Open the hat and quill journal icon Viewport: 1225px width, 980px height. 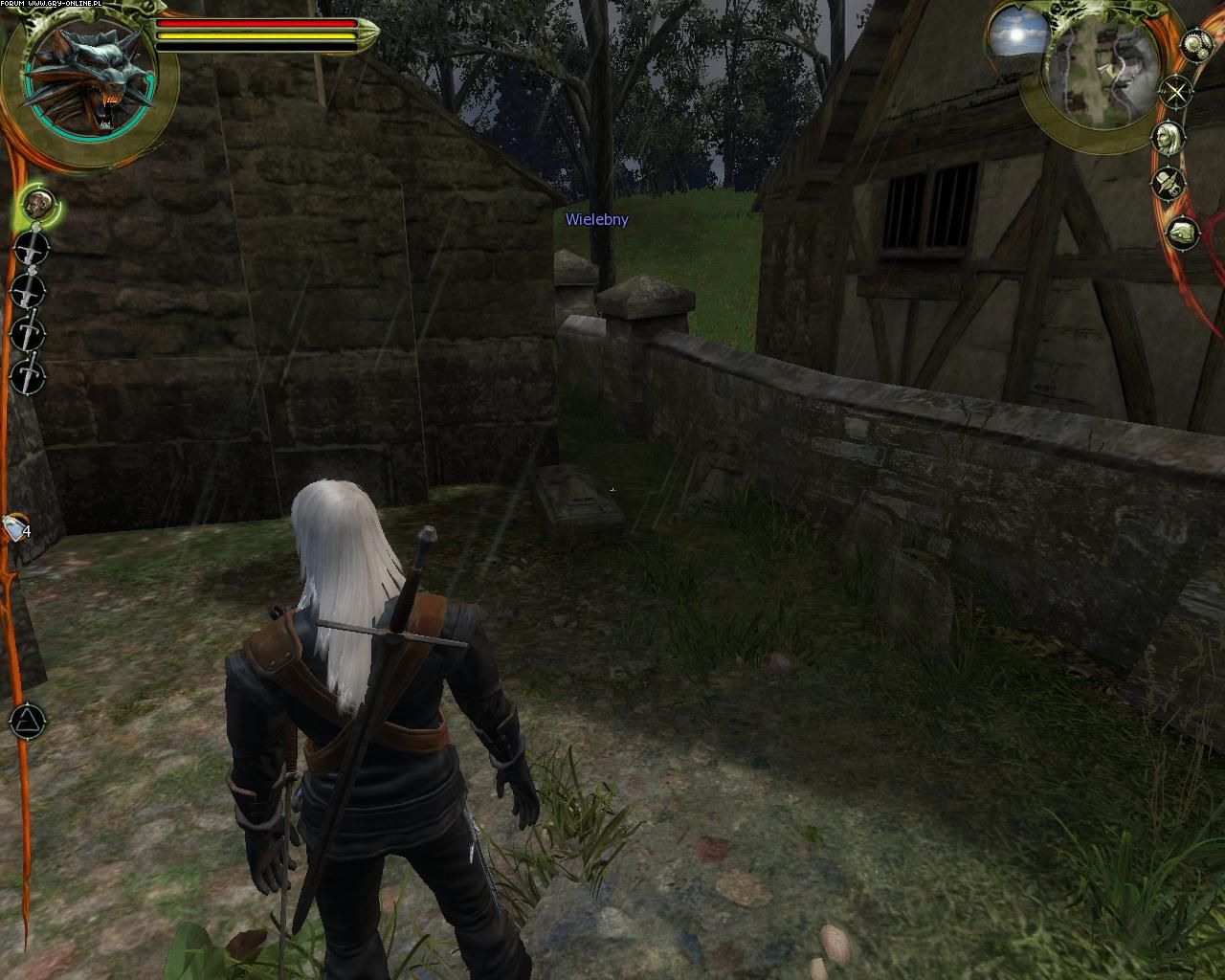[x=1169, y=182]
